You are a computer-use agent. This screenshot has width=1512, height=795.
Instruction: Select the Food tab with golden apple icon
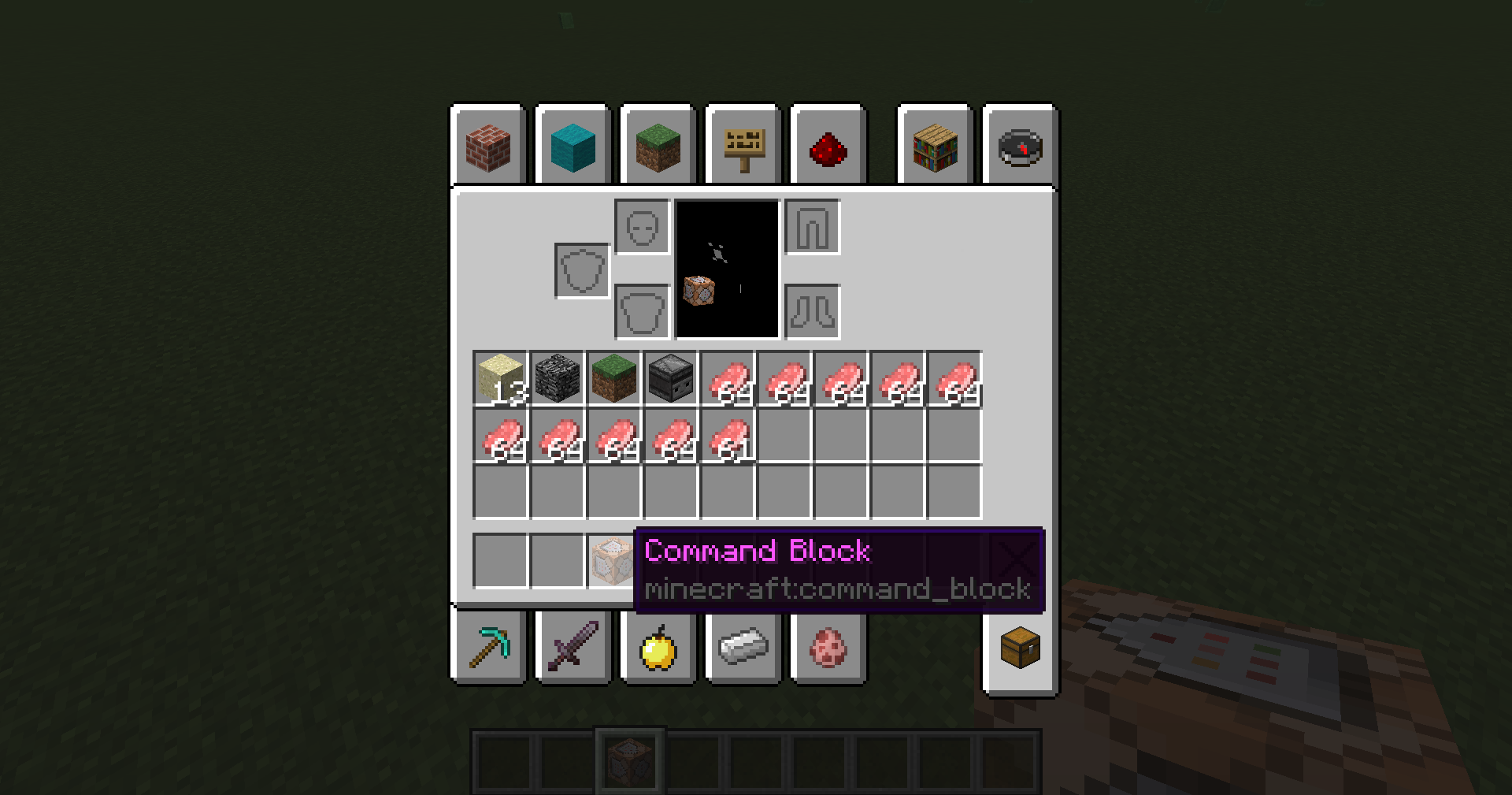[x=658, y=648]
